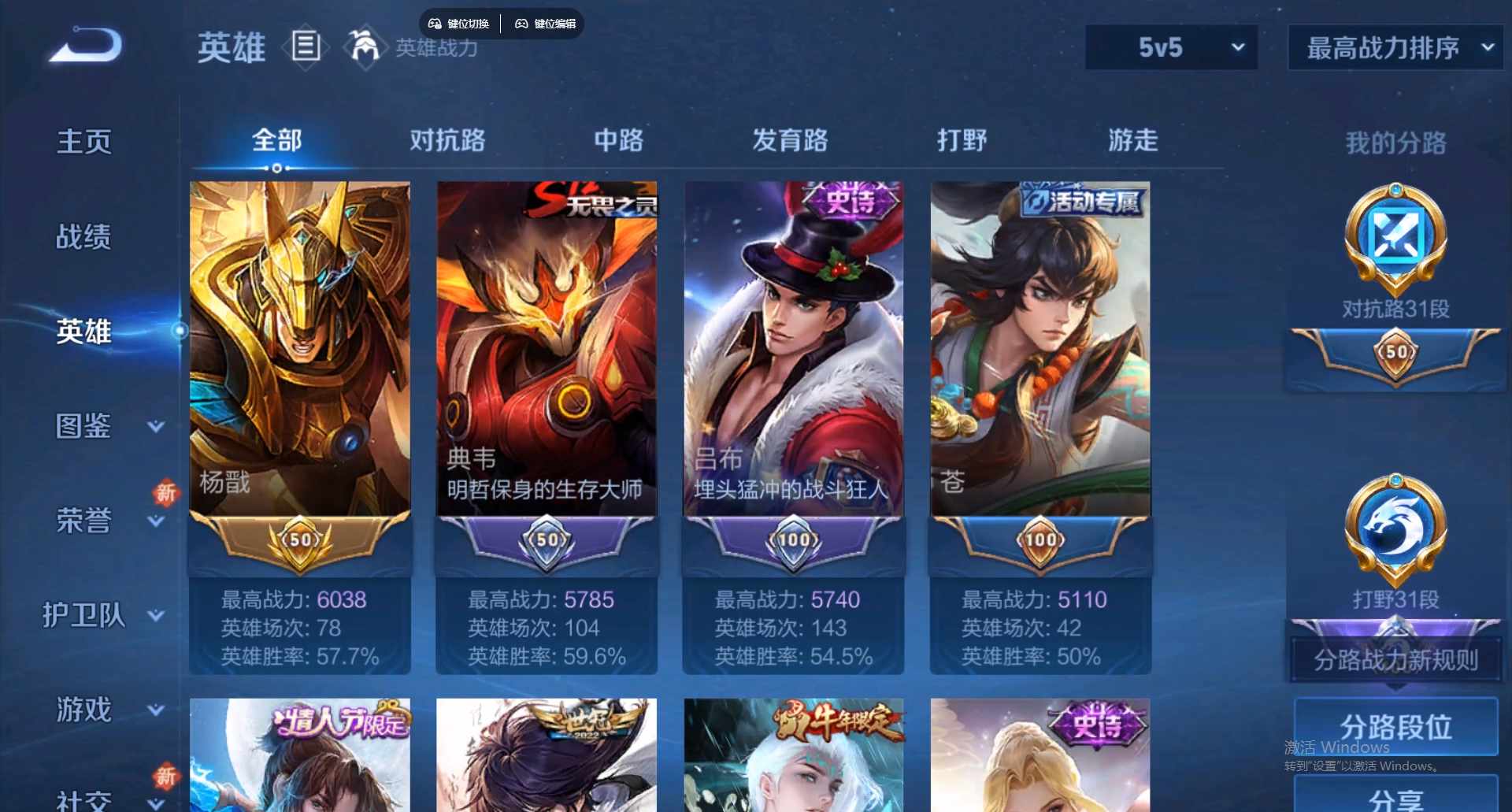Open the 最高战力排序 sorting dropdown
1512x812 pixels.
[x=1394, y=47]
